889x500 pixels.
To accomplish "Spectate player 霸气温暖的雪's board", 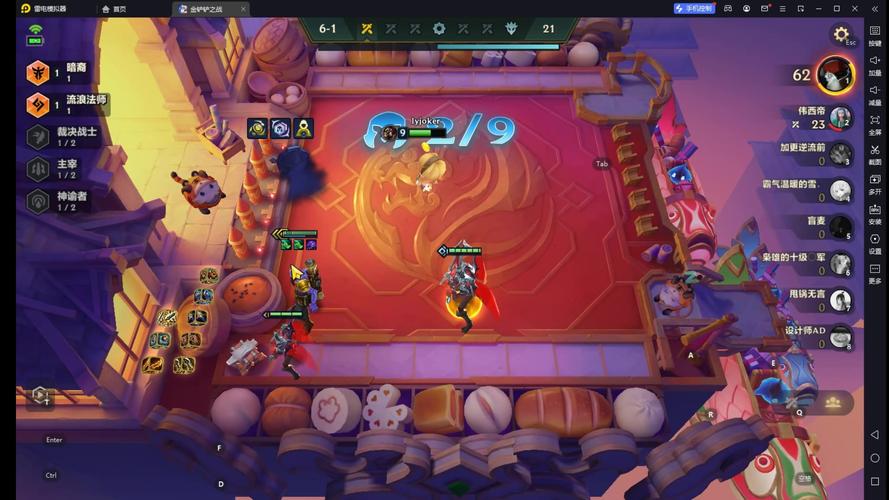I will point(840,190).
